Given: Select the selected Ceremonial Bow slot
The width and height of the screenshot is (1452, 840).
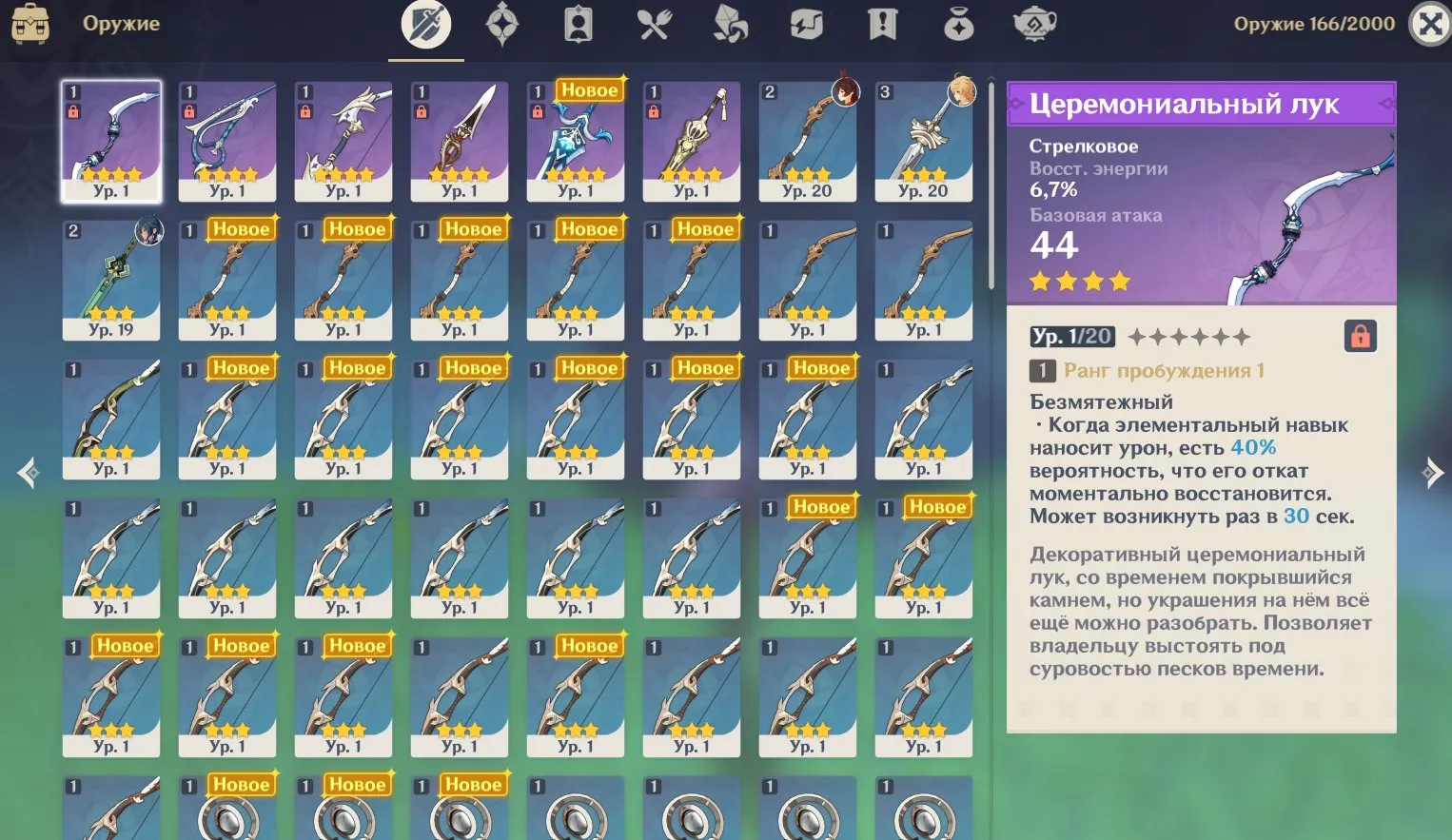Looking at the screenshot, I should (x=111, y=141).
